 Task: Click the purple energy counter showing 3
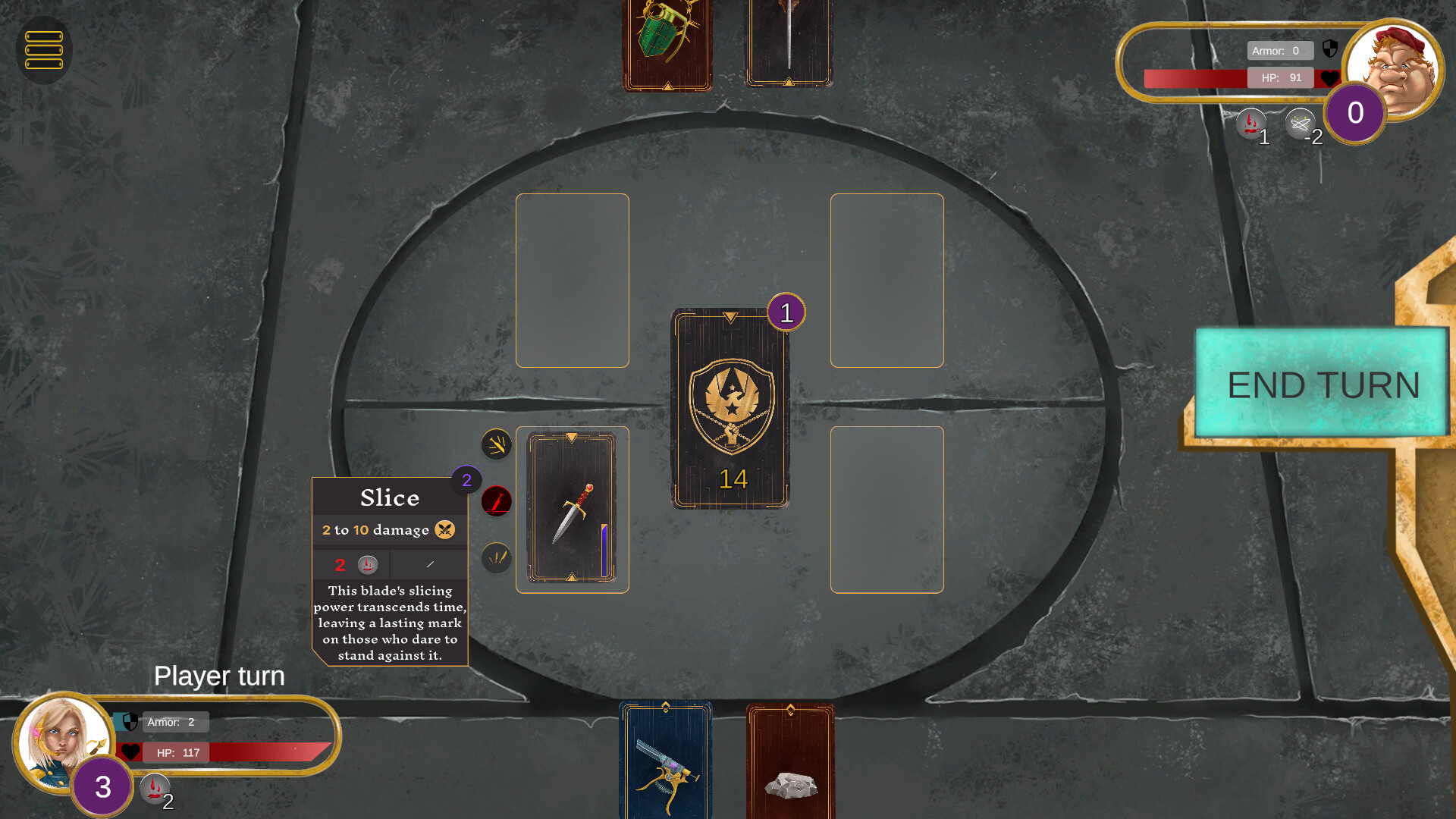pyautogui.click(x=102, y=788)
